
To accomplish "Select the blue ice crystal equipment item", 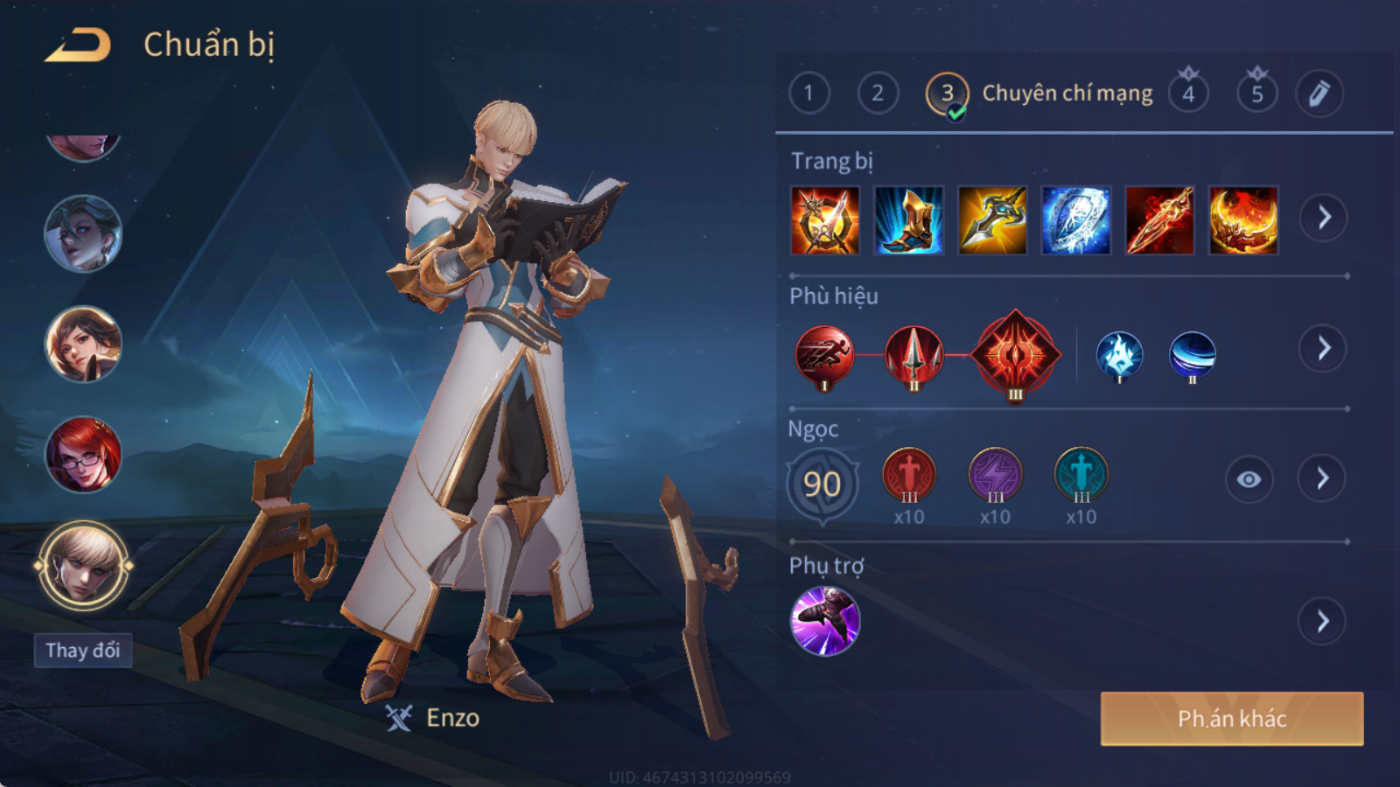I will click(1076, 220).
